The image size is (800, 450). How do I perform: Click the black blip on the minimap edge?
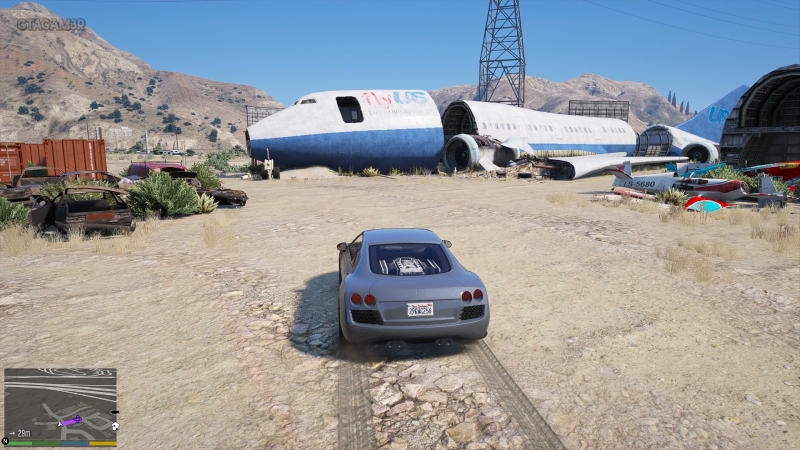coord(113,410)
